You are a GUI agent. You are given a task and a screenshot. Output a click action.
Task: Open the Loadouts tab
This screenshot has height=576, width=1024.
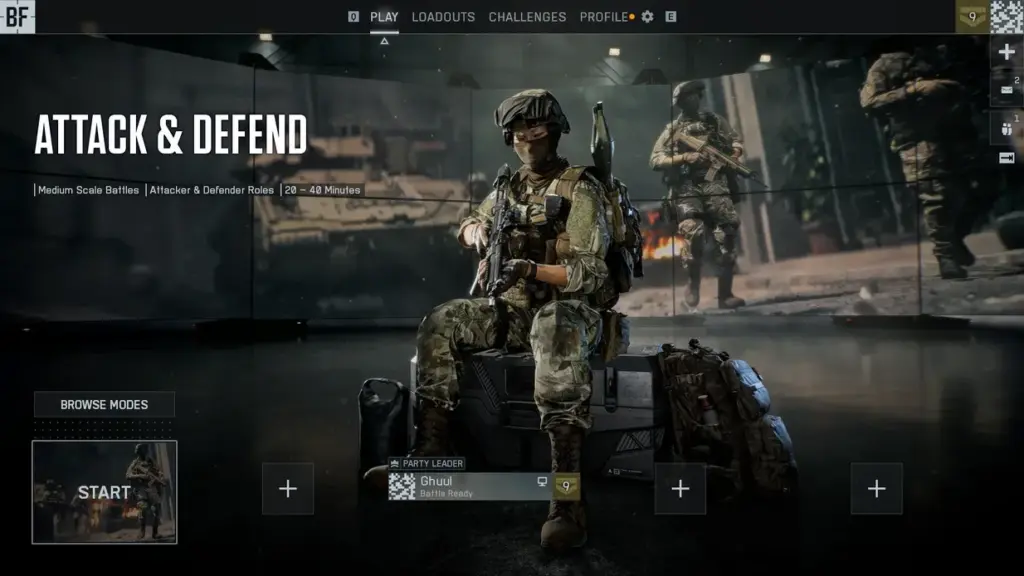[x=443, y=17]
